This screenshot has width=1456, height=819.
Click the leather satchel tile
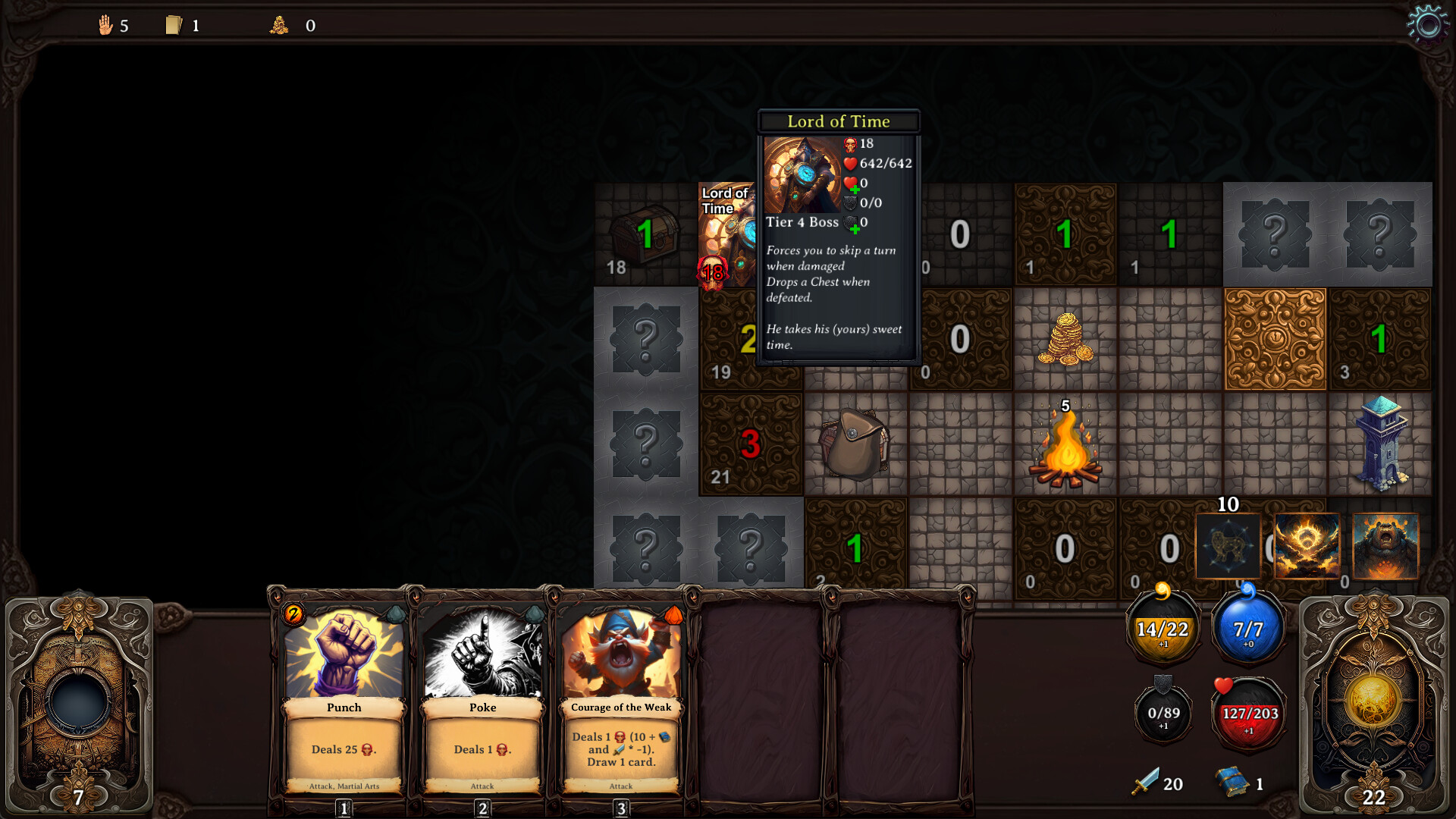pos(855,444)
